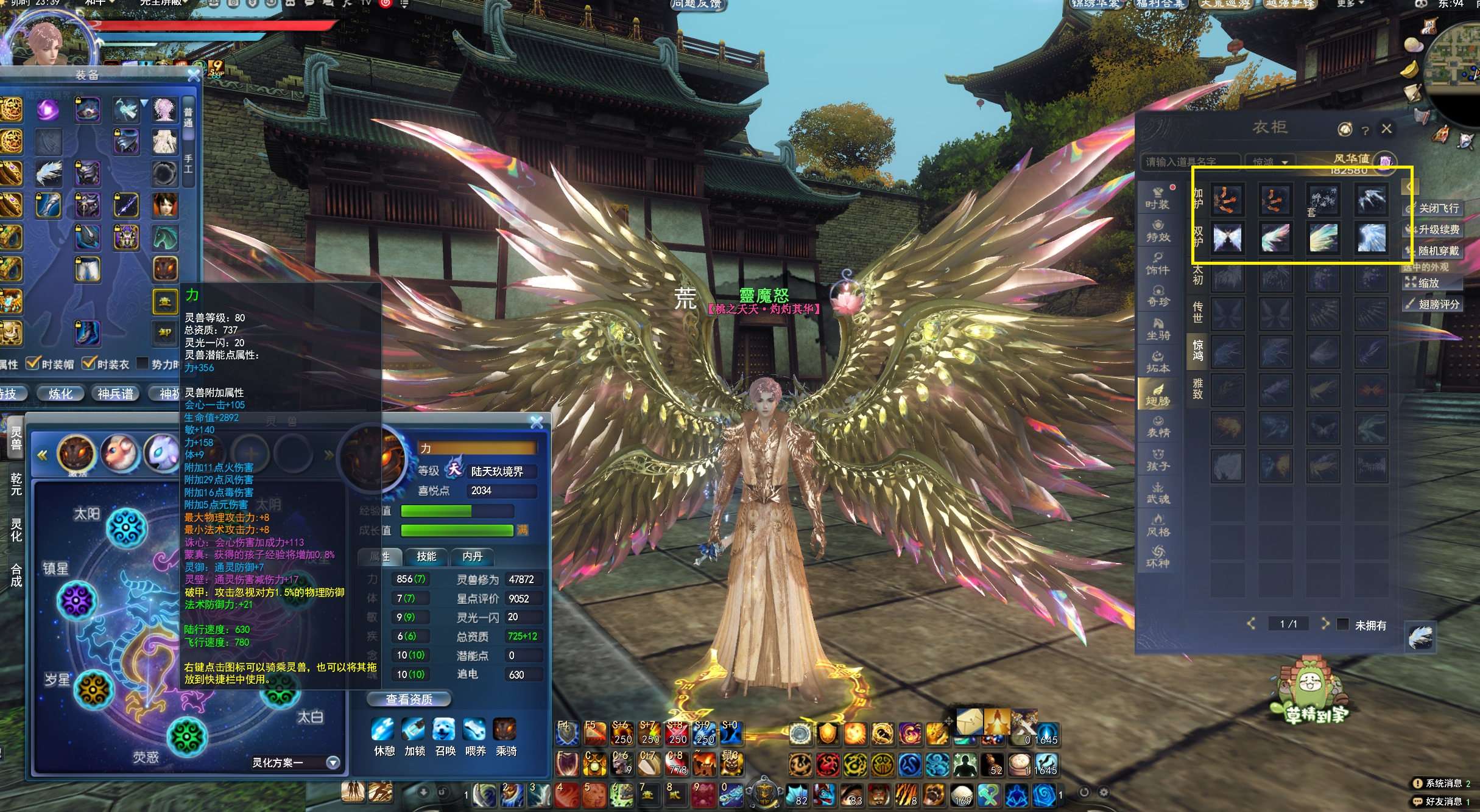
Task: Activate the 召唤 summon pet icon
Action: 445,729
